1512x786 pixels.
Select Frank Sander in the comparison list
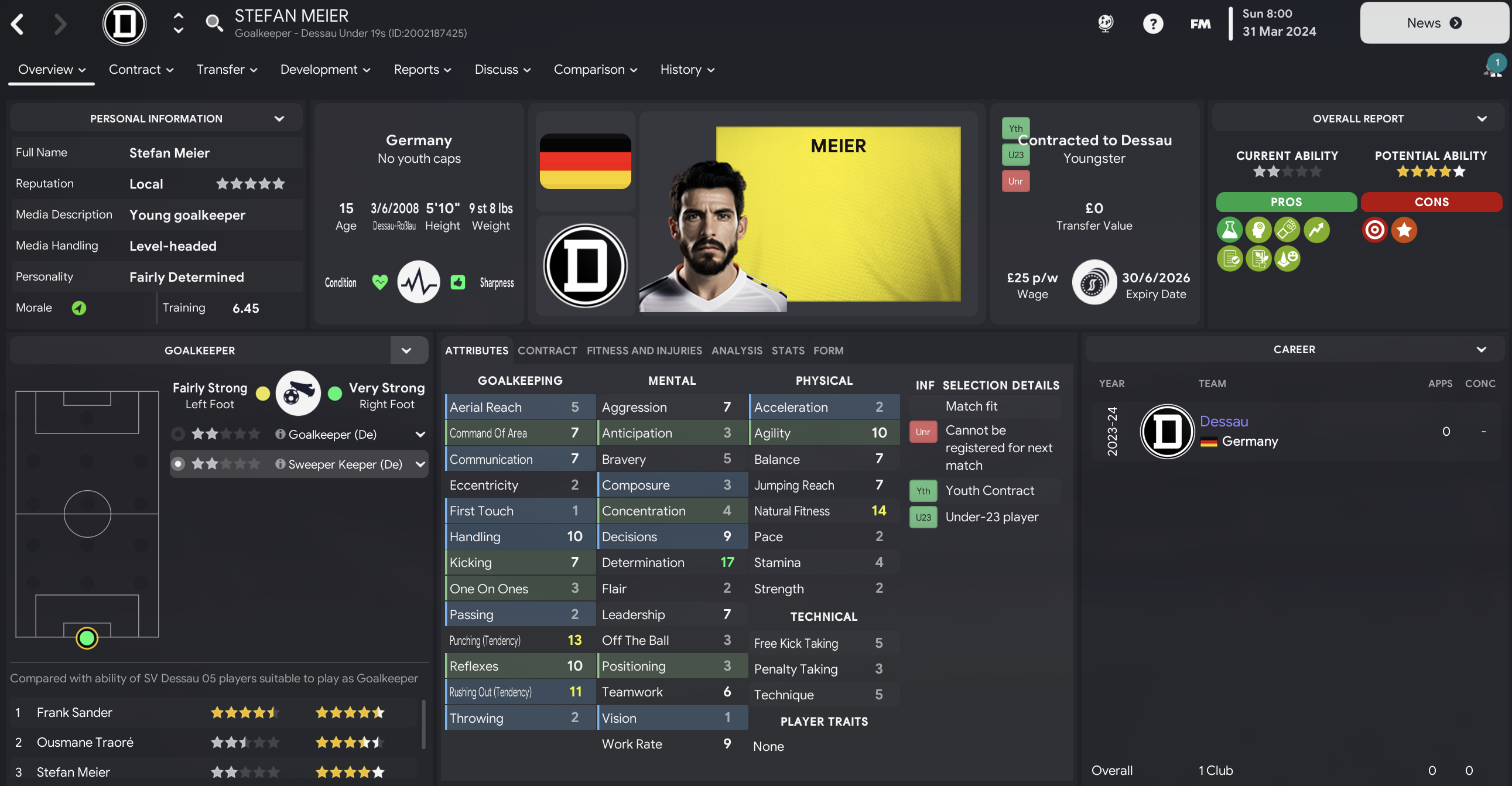[x=74, y=712]
